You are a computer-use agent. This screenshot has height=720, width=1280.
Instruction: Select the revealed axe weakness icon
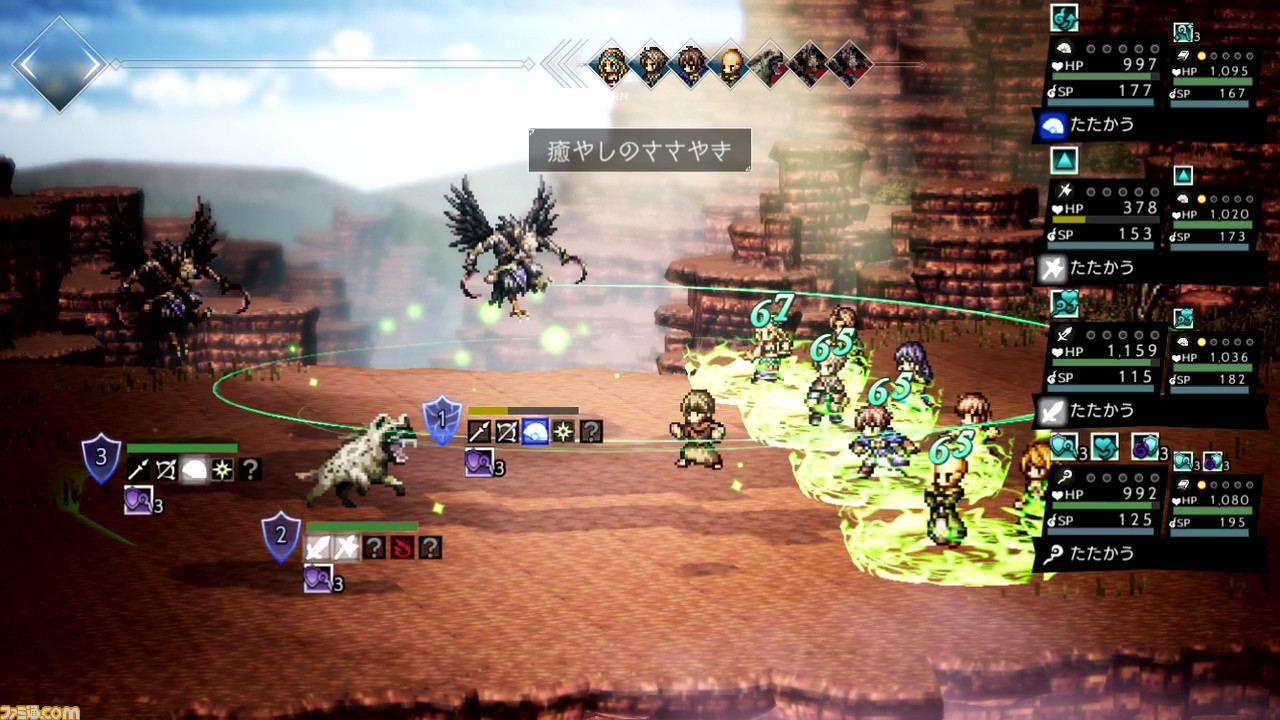tap(346, 547)
